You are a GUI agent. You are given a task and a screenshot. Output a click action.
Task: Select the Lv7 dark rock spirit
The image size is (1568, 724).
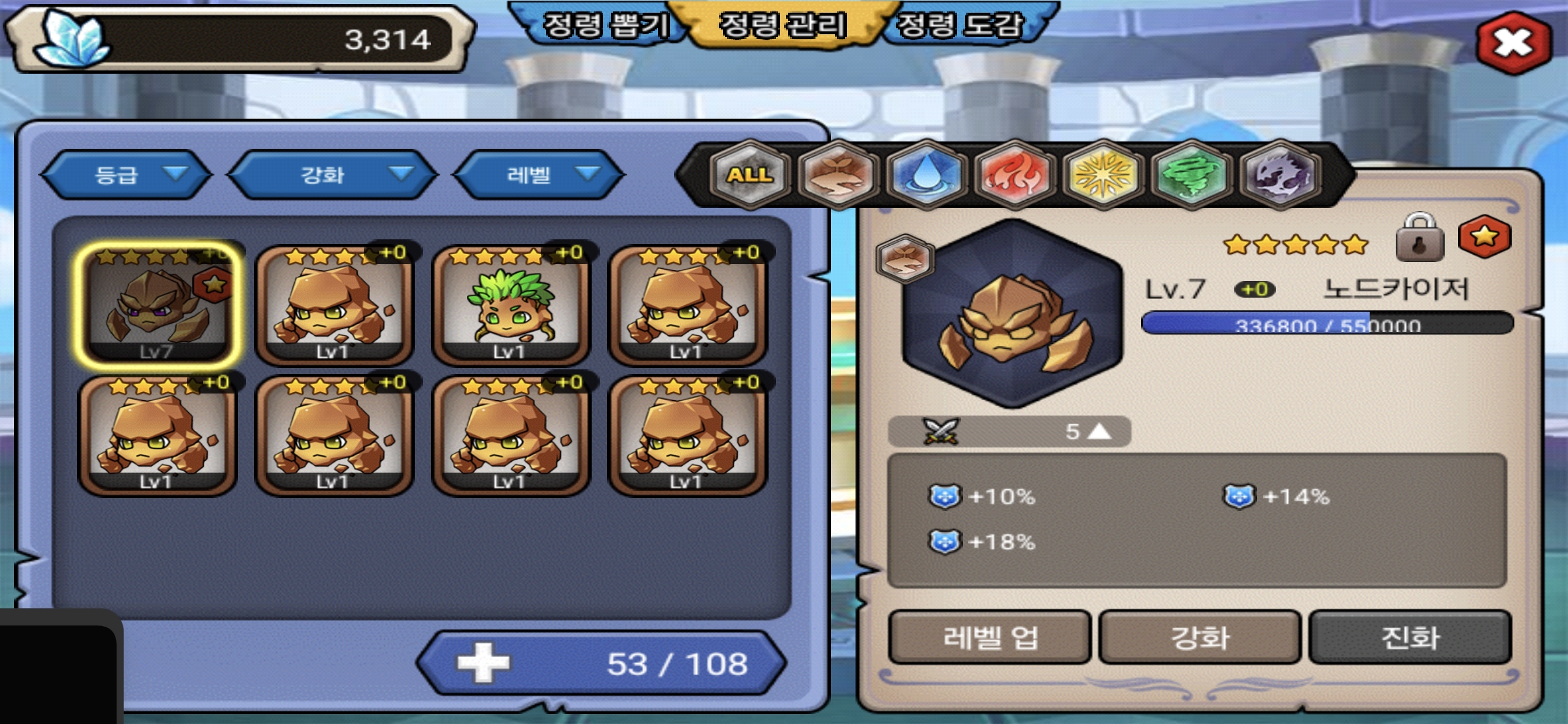(158, 306)
